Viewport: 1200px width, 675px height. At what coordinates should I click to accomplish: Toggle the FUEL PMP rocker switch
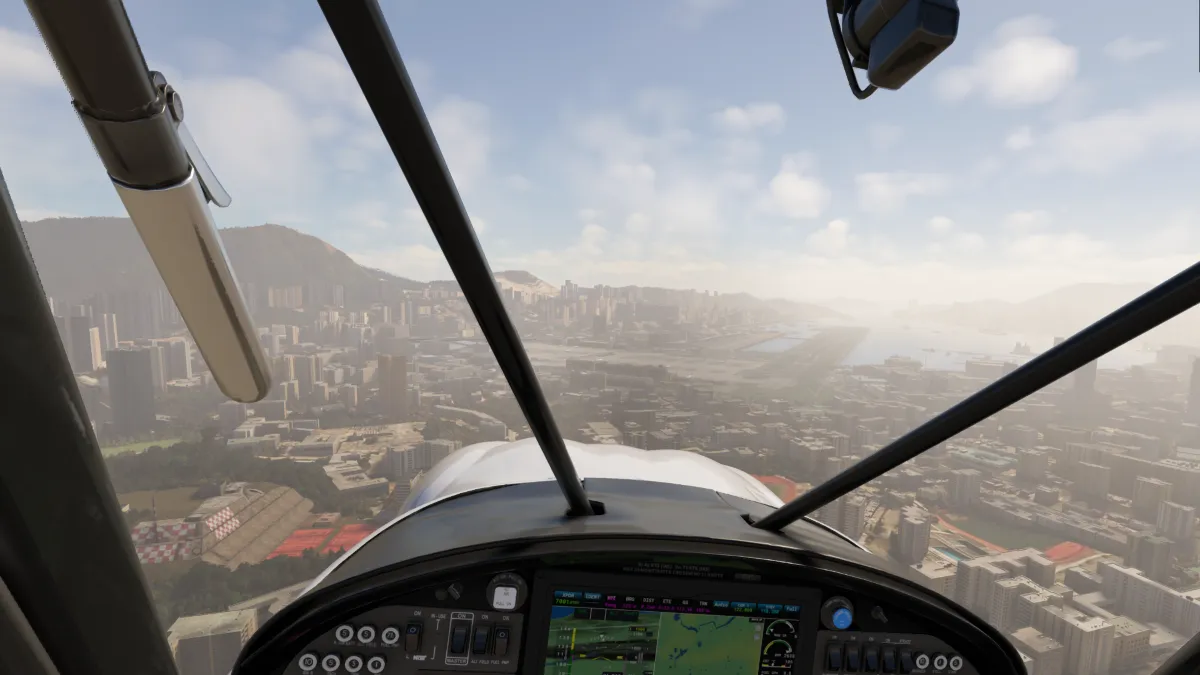(501, 640)
